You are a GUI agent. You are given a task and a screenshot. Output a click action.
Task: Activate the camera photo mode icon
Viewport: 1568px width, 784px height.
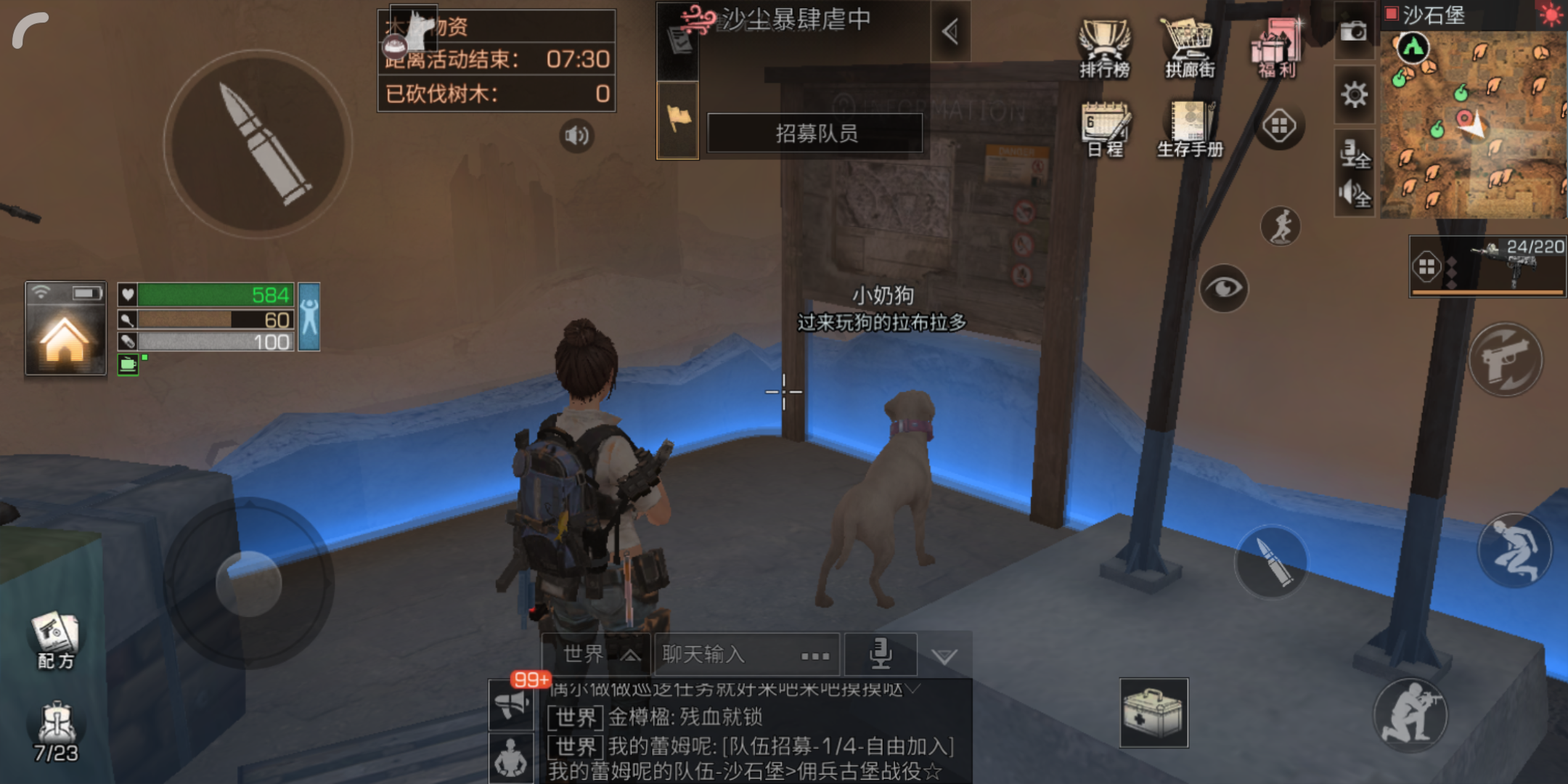pyautogui.click(x=1354, y=33)
